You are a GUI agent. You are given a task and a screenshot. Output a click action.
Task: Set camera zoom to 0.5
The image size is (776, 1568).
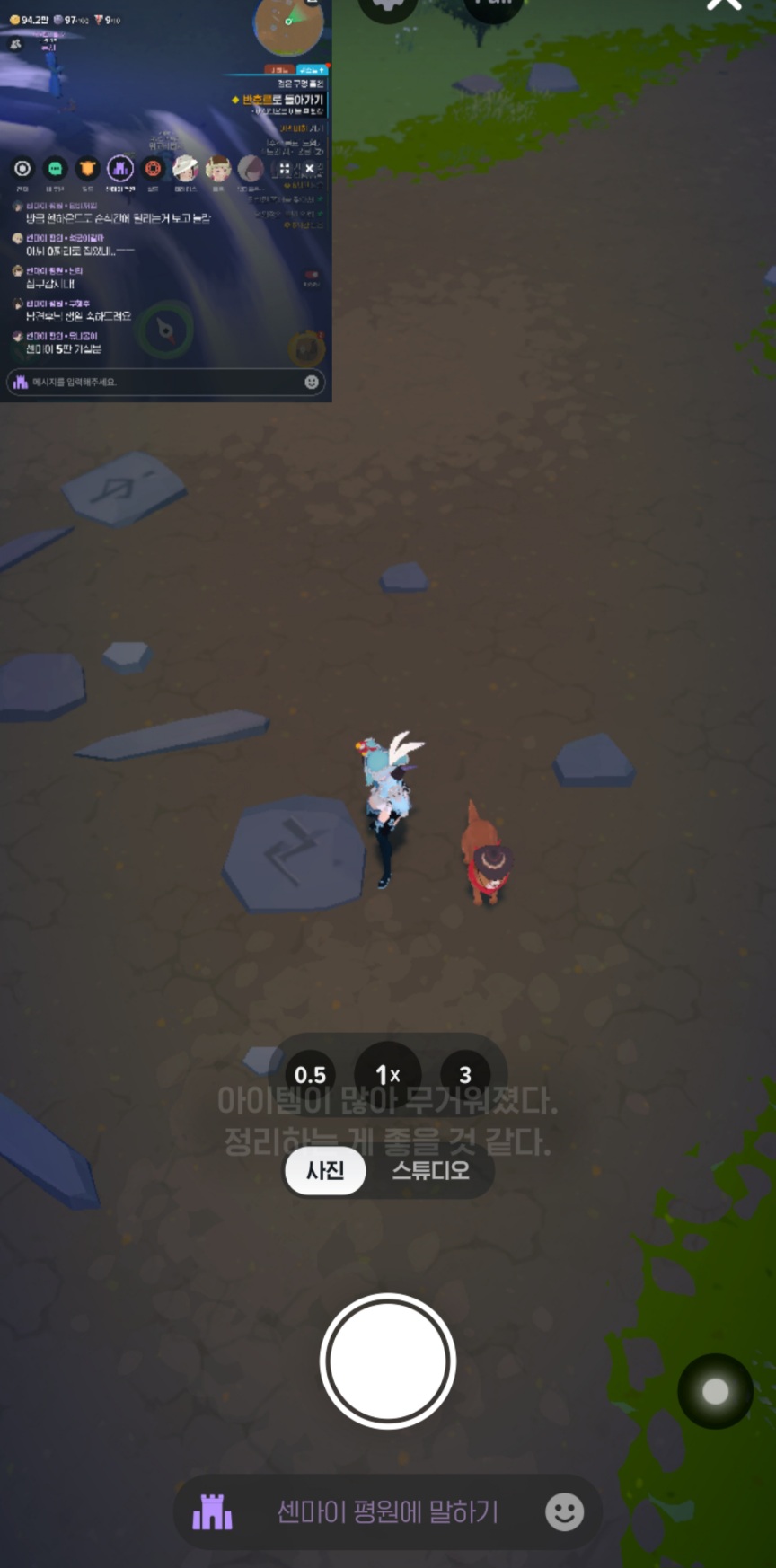[310, 1075]
